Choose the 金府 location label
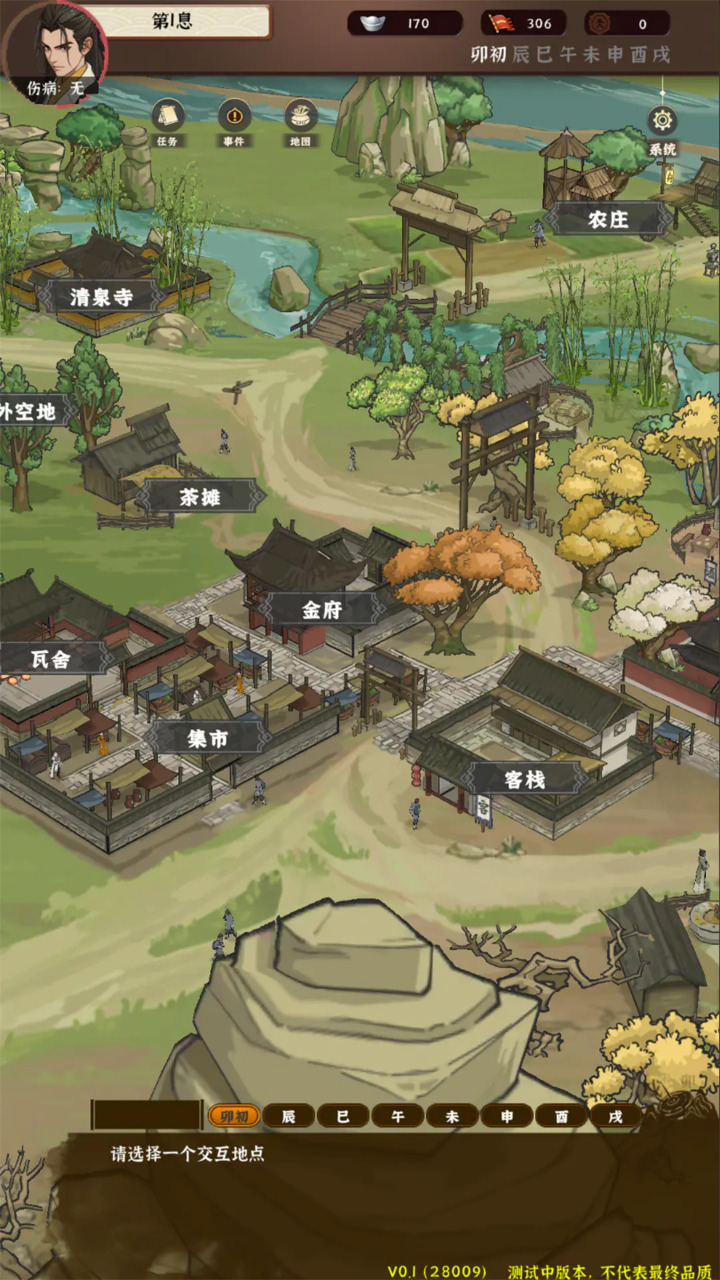This screenshot has width=720, height=1280. coord(322,609)
